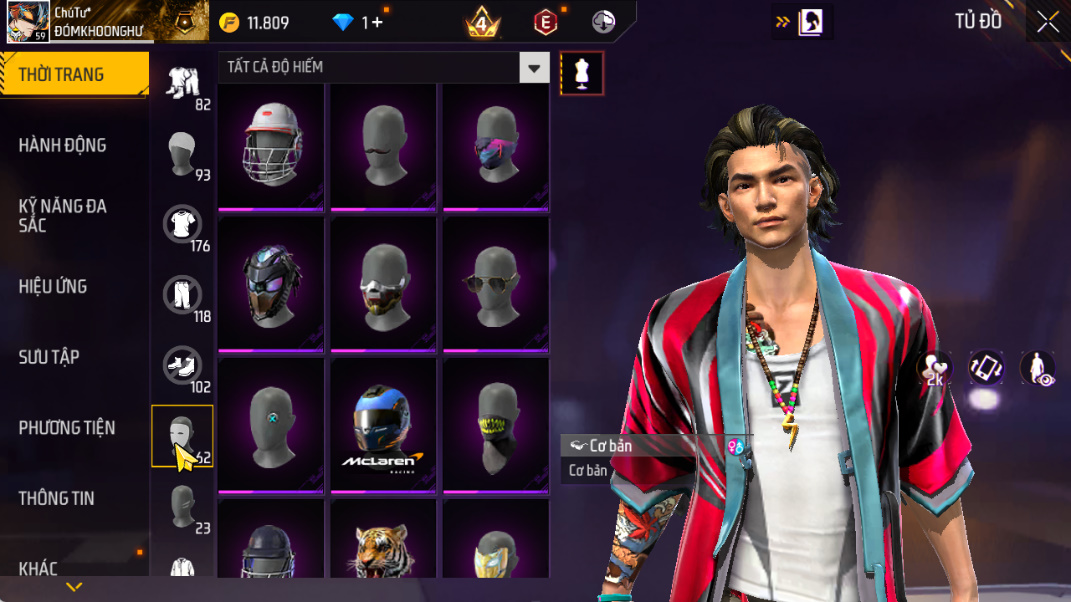
Task: Open the pants category with 118 items
Action: click(182, 295)
